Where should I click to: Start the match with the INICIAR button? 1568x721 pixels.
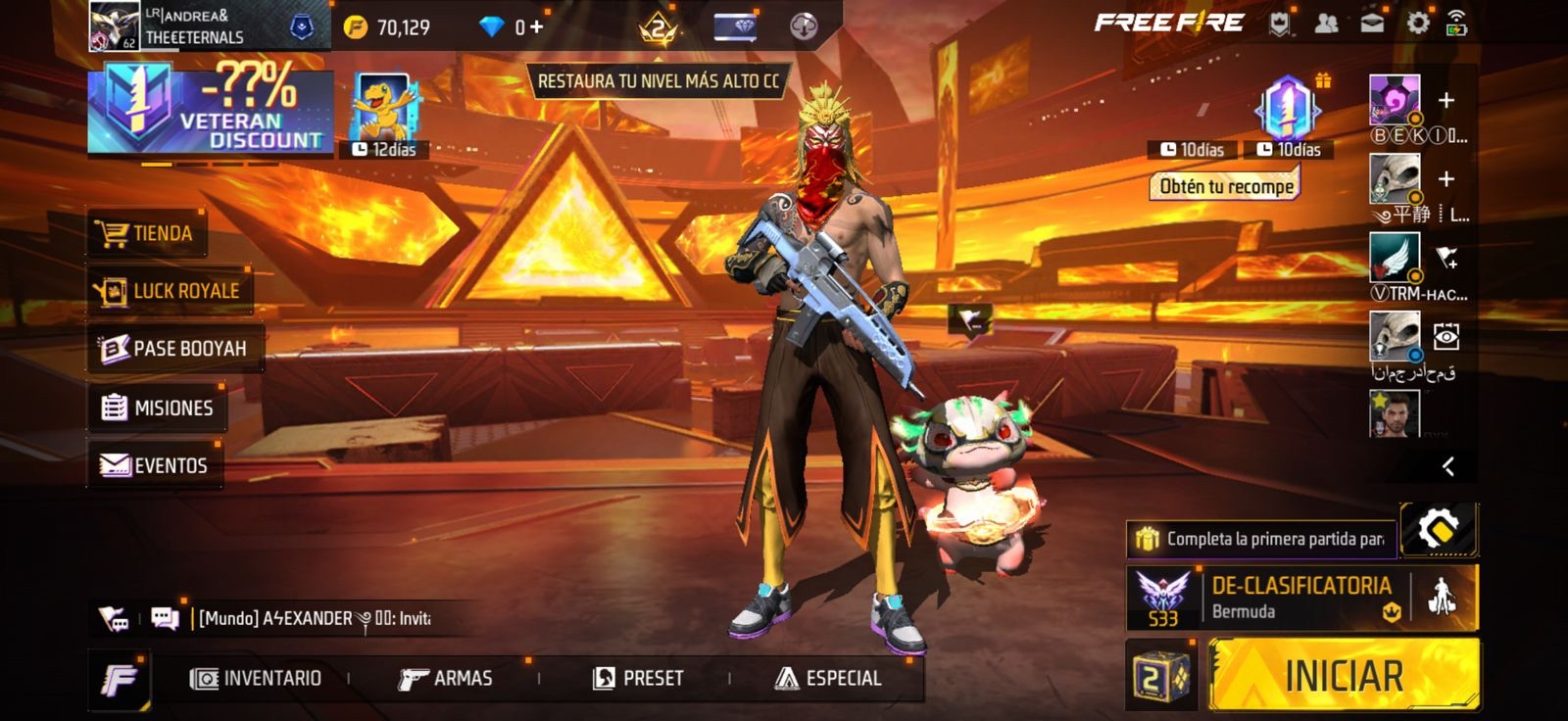coord(1344,676)
